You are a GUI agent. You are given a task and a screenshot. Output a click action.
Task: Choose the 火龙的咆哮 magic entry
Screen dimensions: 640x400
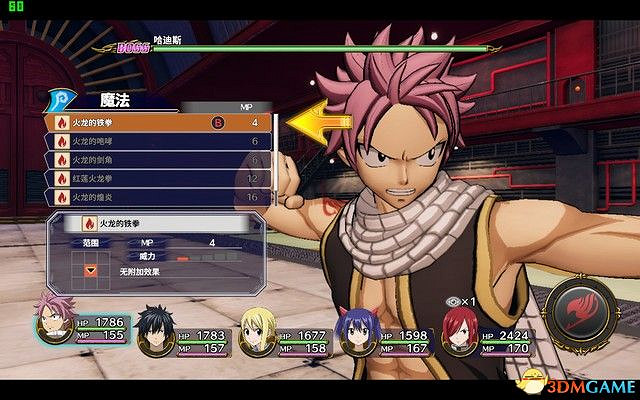tap(150, 142)
